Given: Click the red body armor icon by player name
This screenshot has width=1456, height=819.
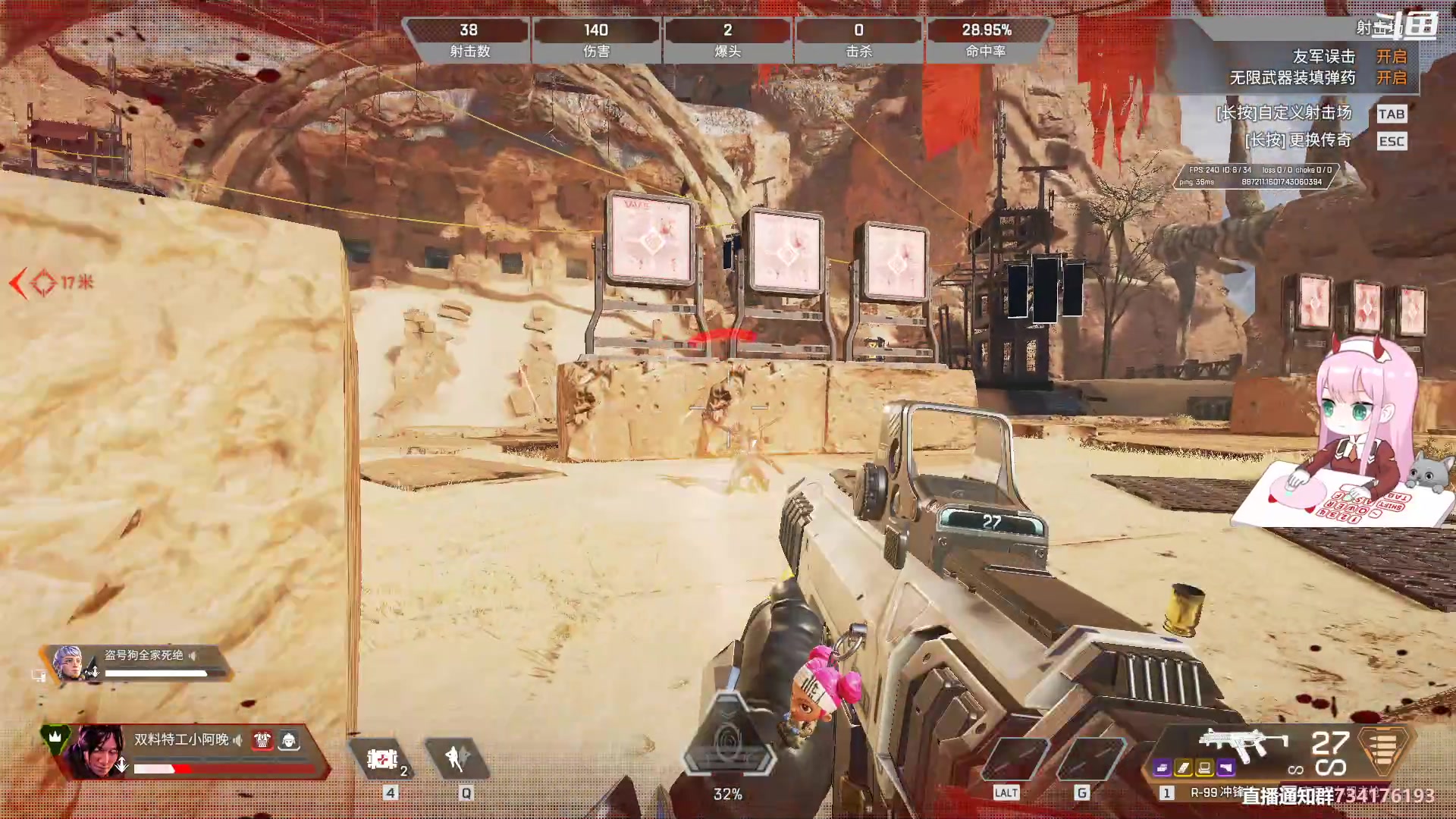Looking at the screenshot, I should point(262,740).
